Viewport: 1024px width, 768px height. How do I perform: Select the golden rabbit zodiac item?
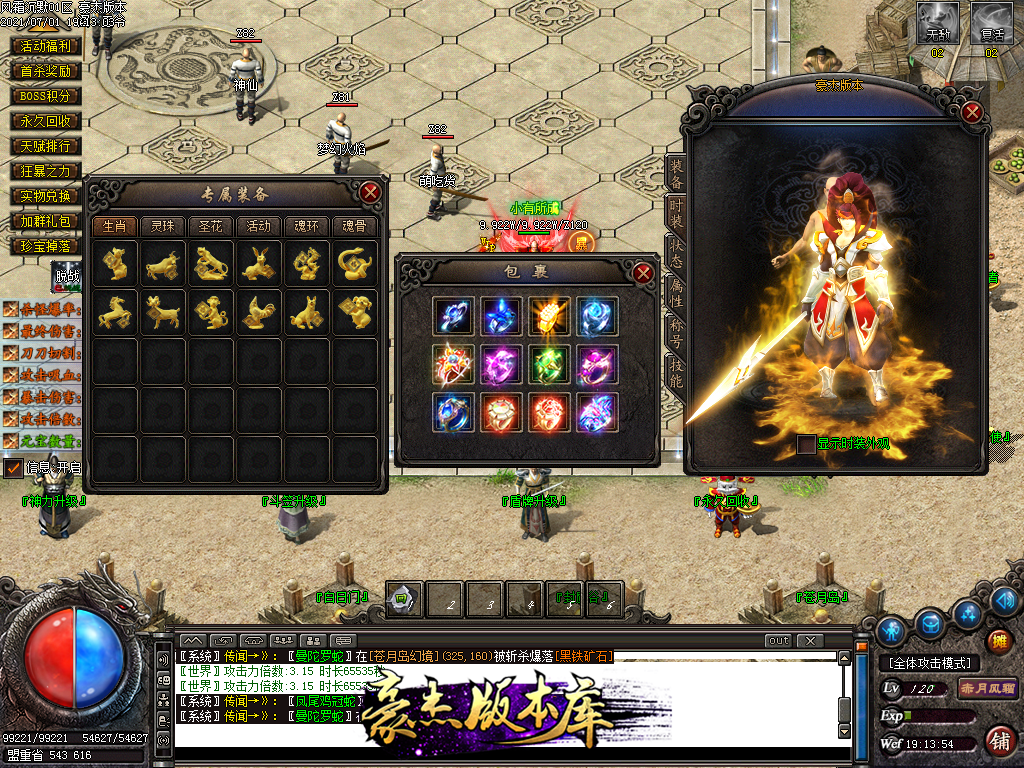click(x=259, y=264)
